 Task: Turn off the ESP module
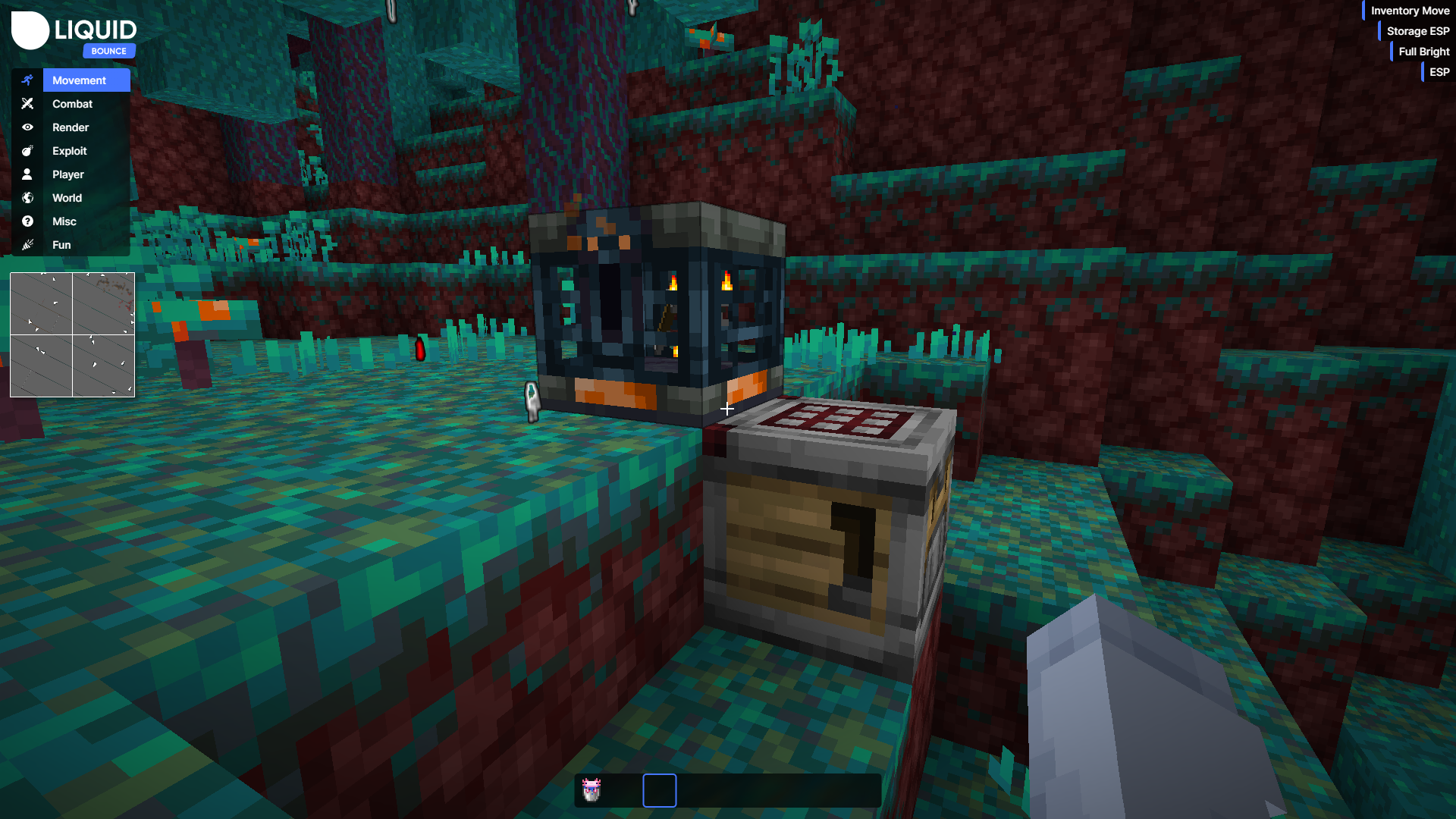1439,72
